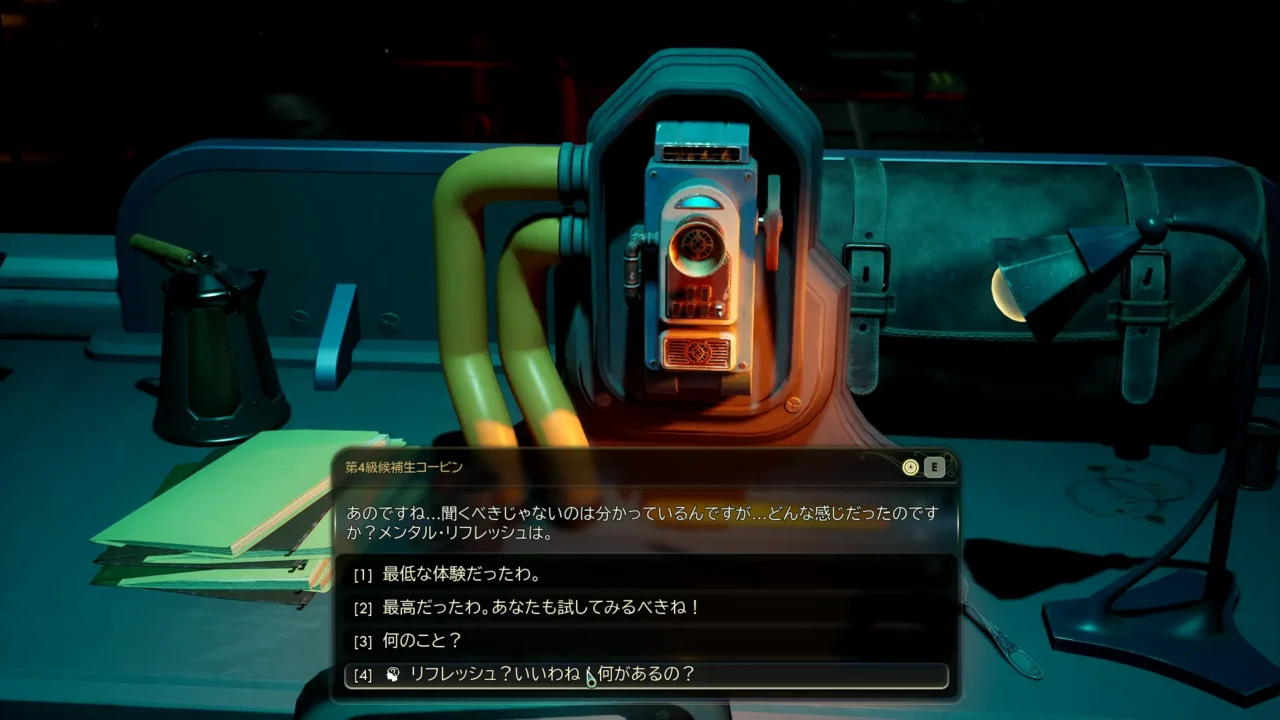Choose reply リフレッシュ？いいわね！何があるの？
The height and width of the screenshot is (720, 1280).
pyautogui.click(x=552, y=674)
